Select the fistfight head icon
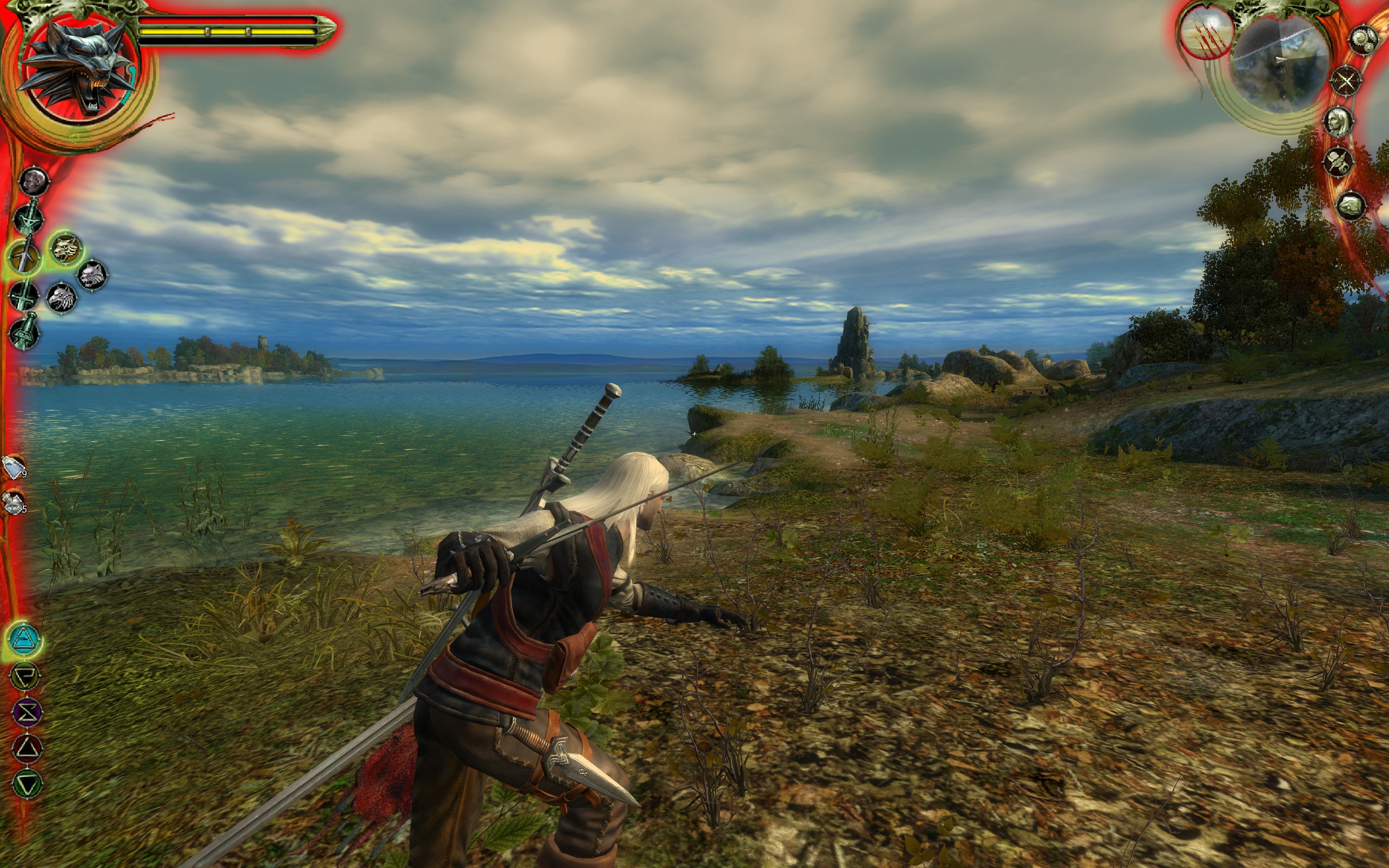1389x868 pixels. [x=34, y=182]
